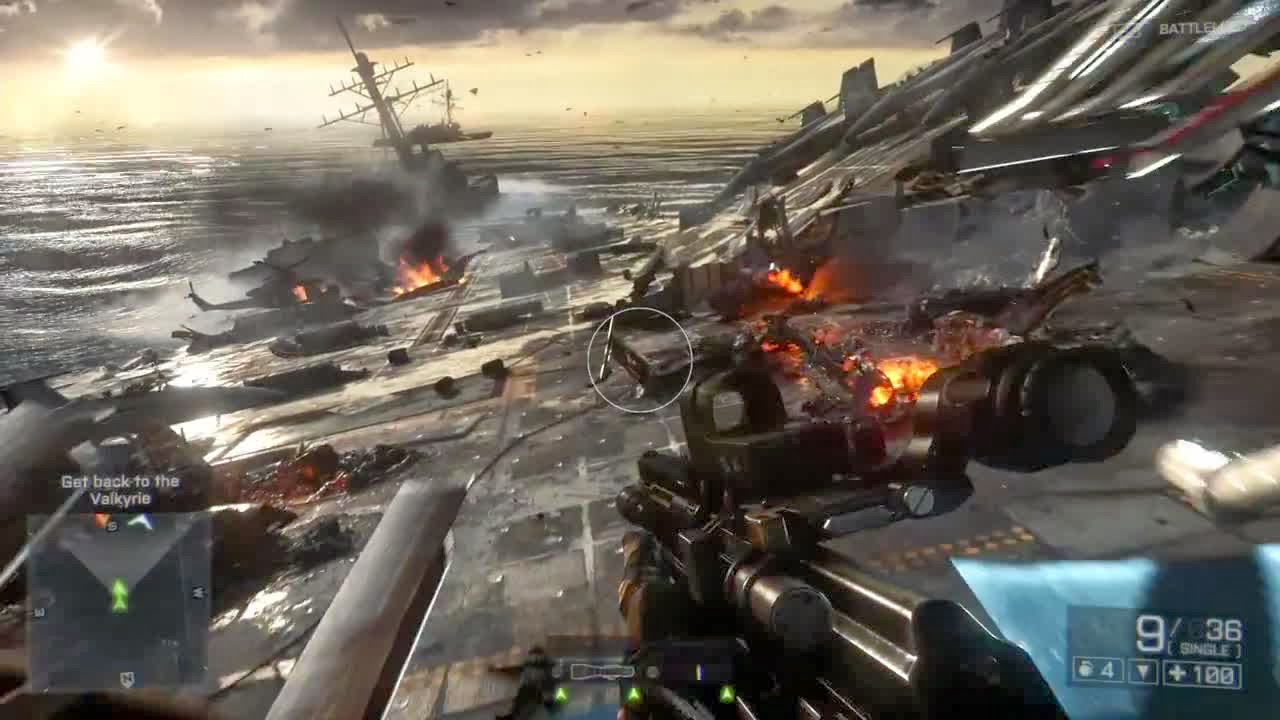This screenshot has height=720, width=1280.
Task: Click the down arrow beside the health counter
Action: [x=1142, y=670]
